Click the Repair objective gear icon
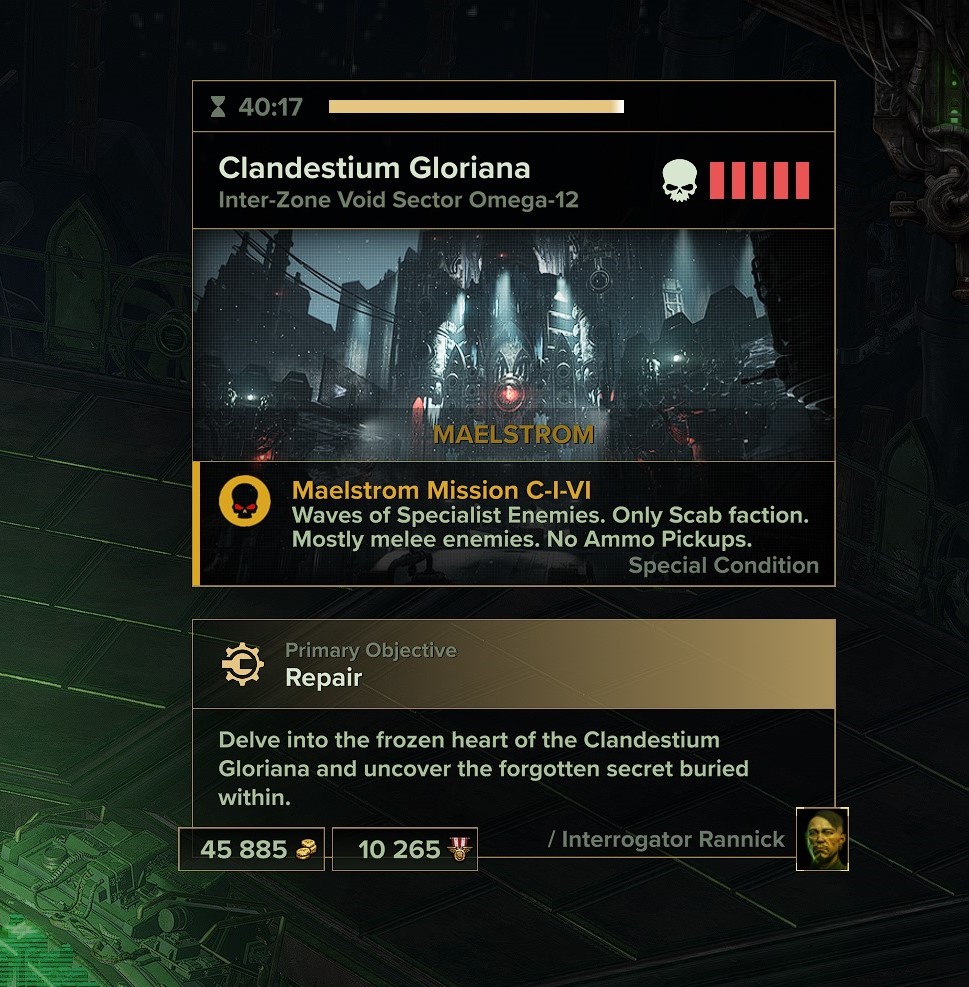The height and width of the screenshot is (987, 969). click(x=242, y=664)
